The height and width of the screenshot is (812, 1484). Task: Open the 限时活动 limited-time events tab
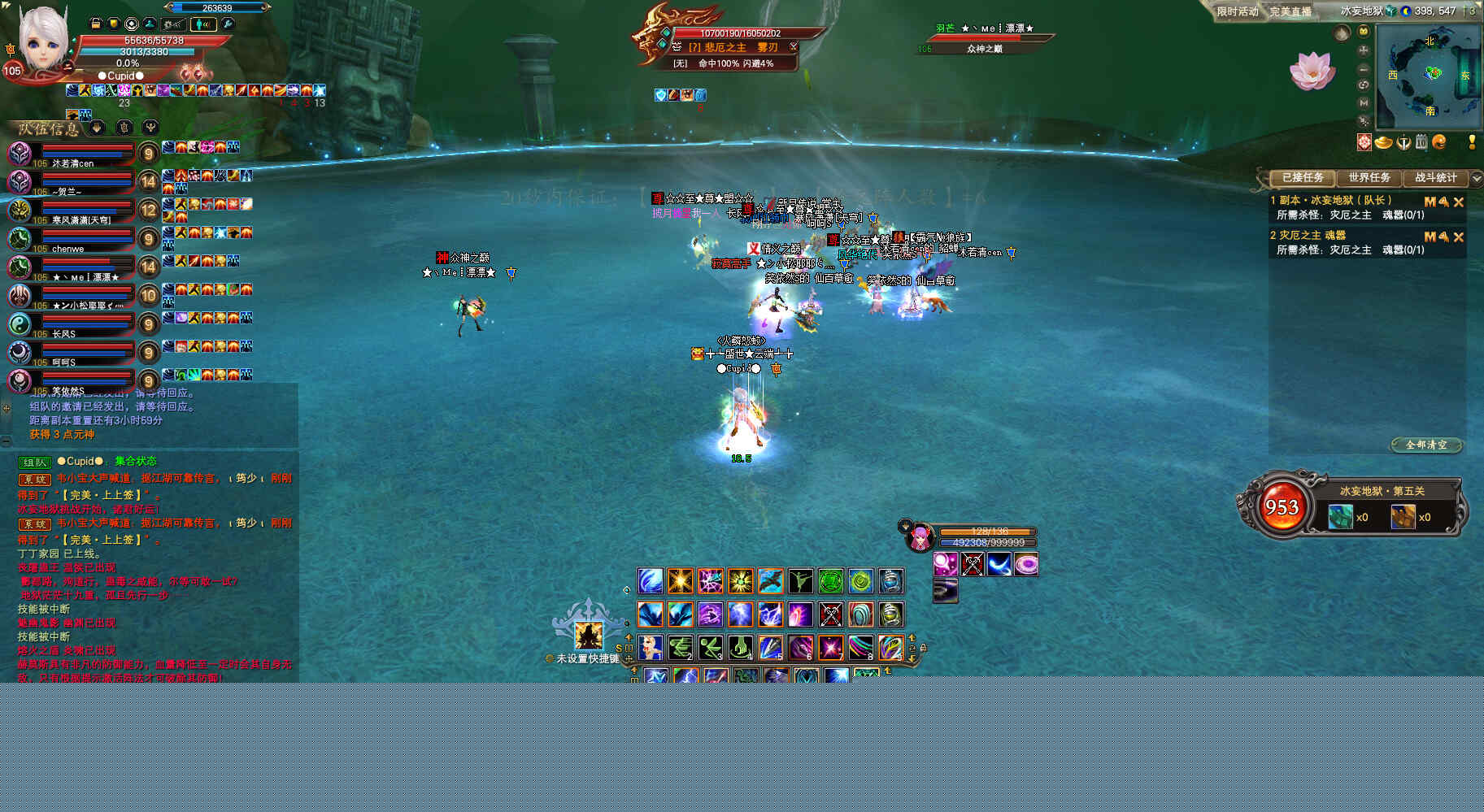[1238, 11]
